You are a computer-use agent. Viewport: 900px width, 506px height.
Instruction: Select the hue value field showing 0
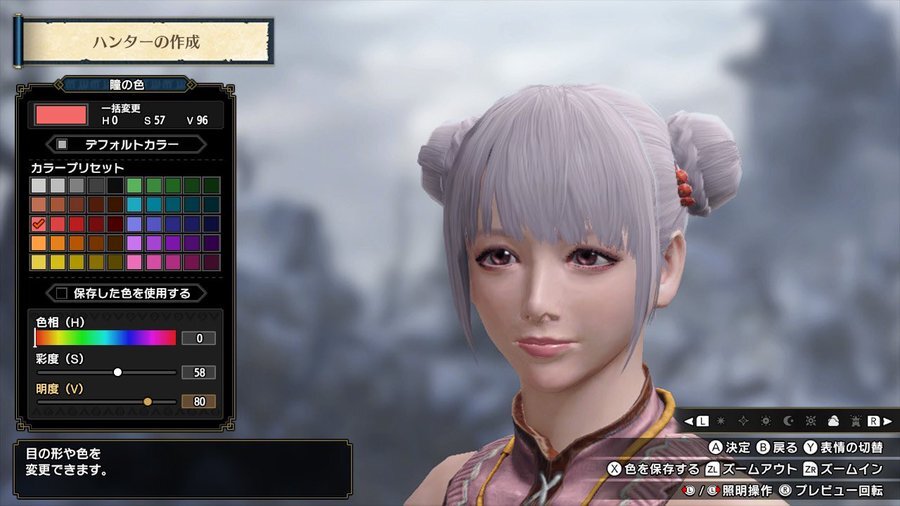point(198,338)
